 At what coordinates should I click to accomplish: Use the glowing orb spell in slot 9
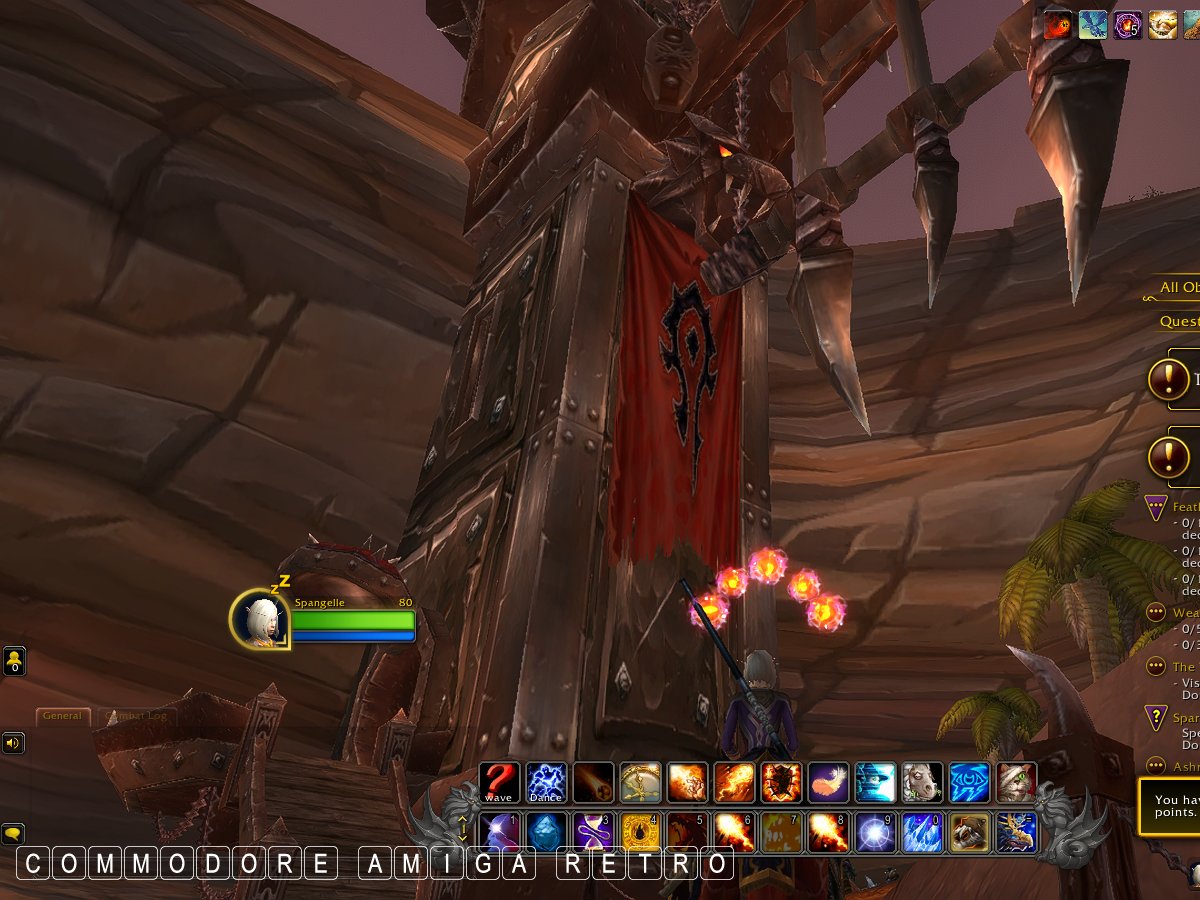point(875,832)
